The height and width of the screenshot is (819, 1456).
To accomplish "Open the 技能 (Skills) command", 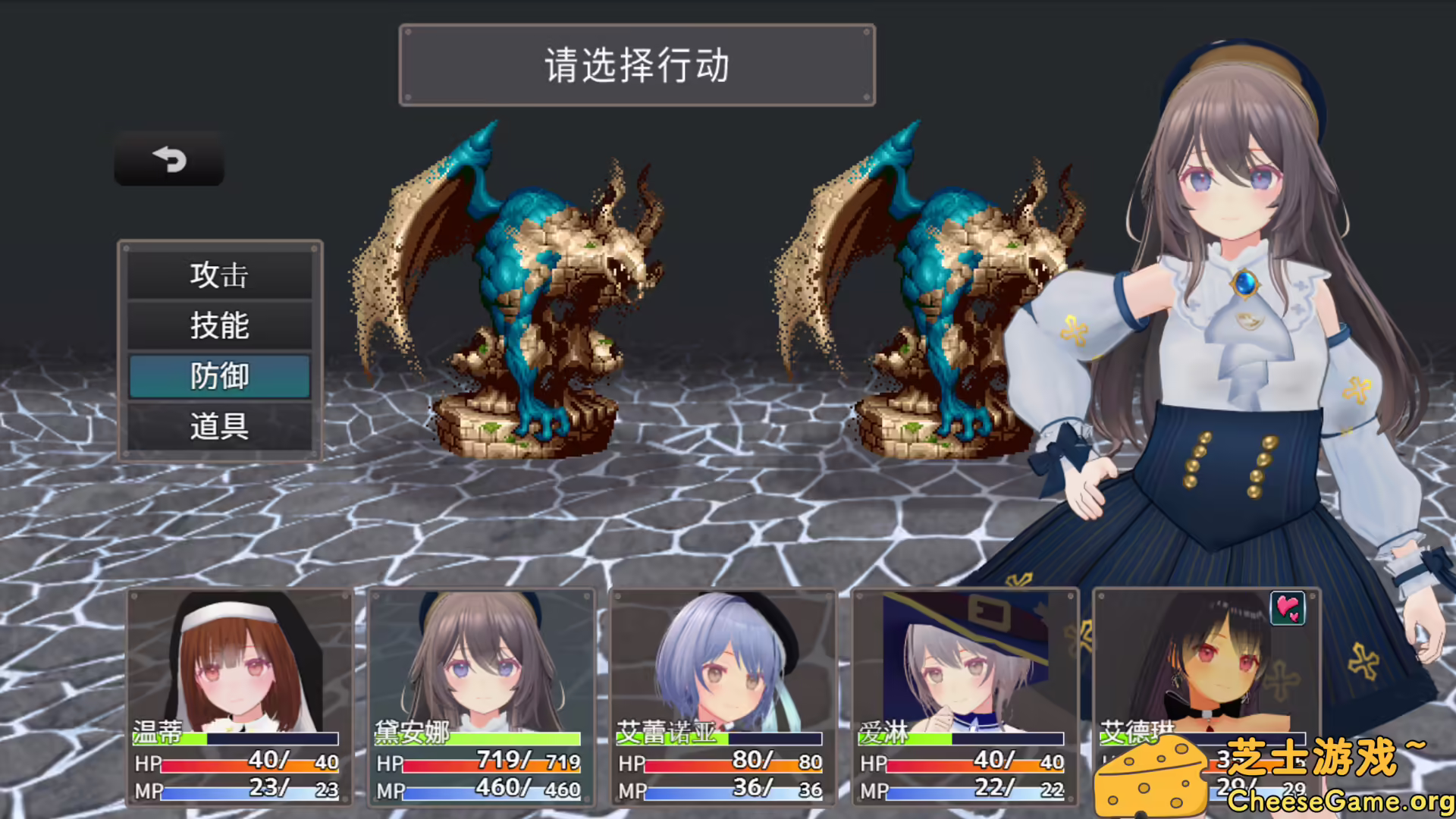I will click(x=220, y=325).
